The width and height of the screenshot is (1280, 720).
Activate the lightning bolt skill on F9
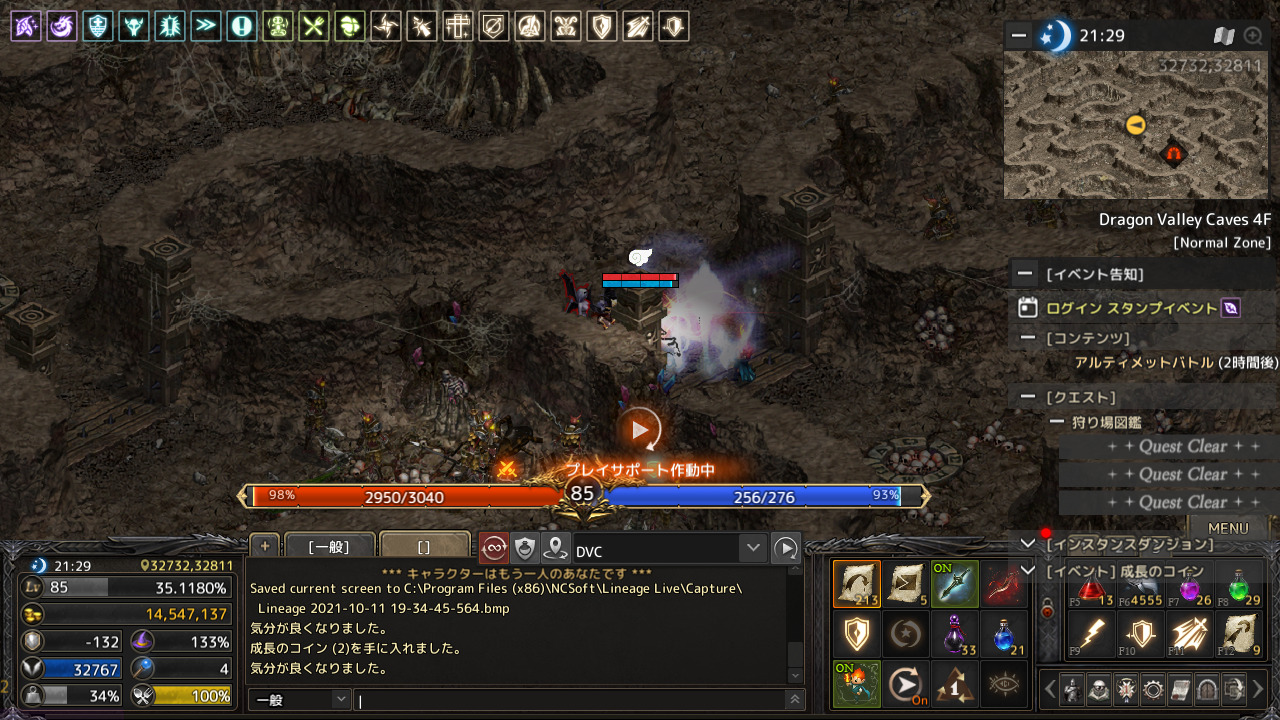pyautogui.click(x=1092, y=635)
